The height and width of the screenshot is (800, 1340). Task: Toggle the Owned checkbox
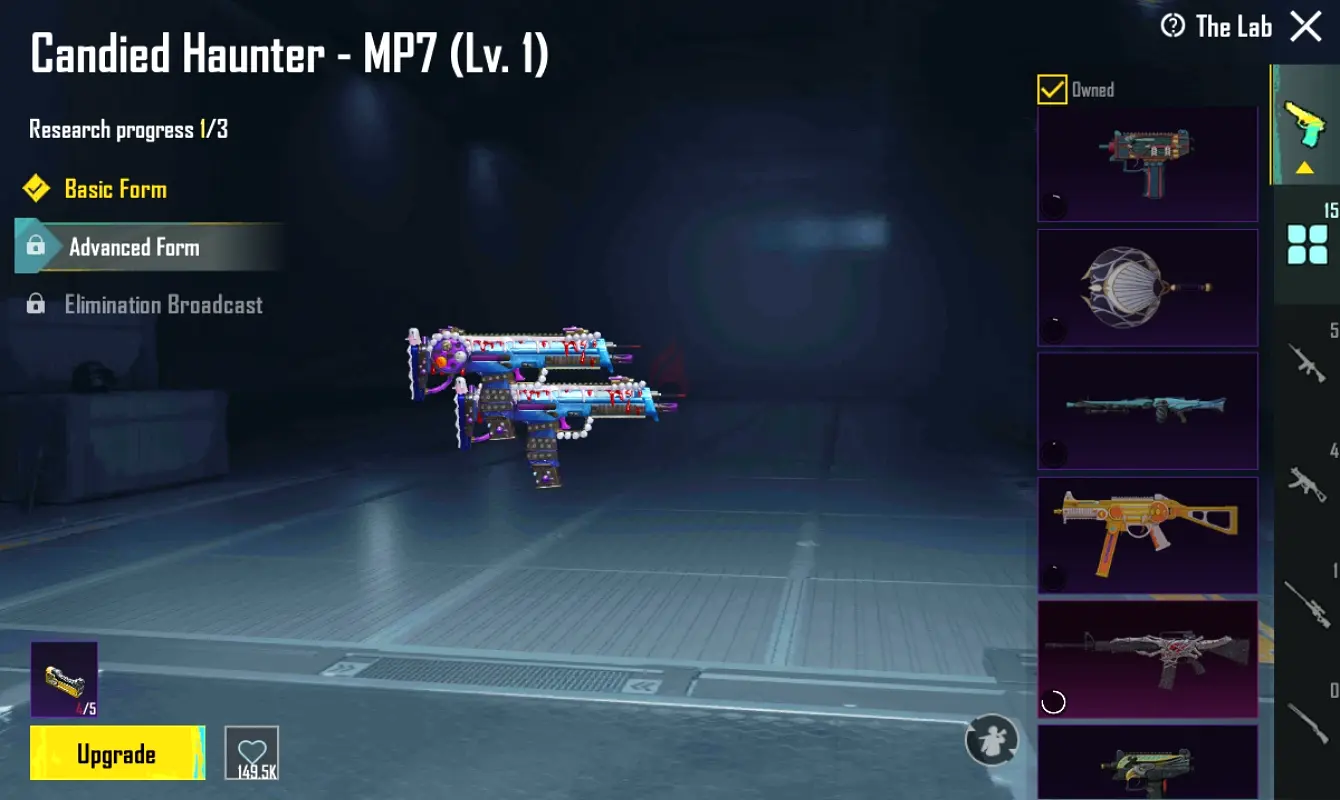coord(1052,90)
